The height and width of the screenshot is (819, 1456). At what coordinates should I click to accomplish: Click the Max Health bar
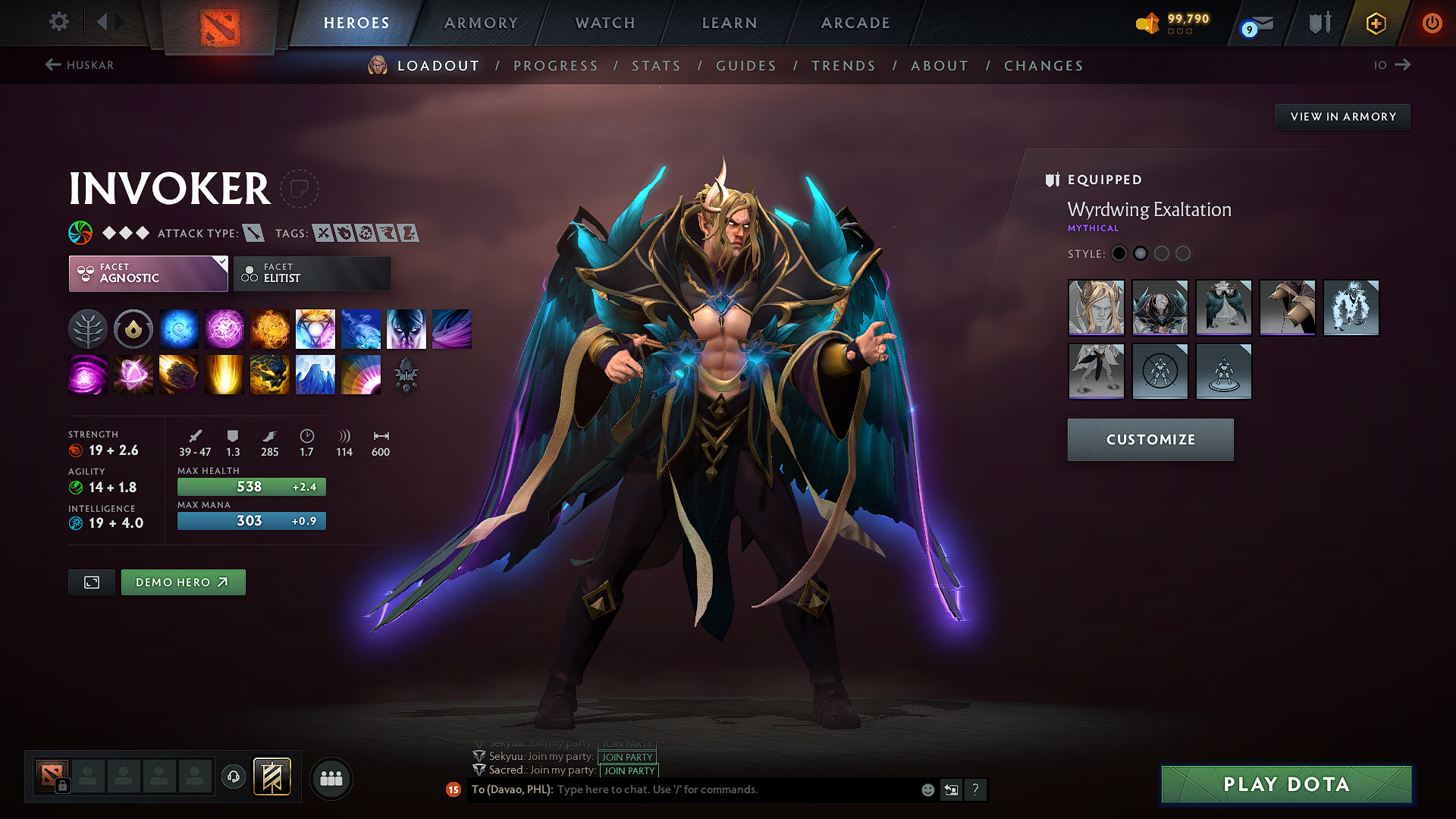251,486
